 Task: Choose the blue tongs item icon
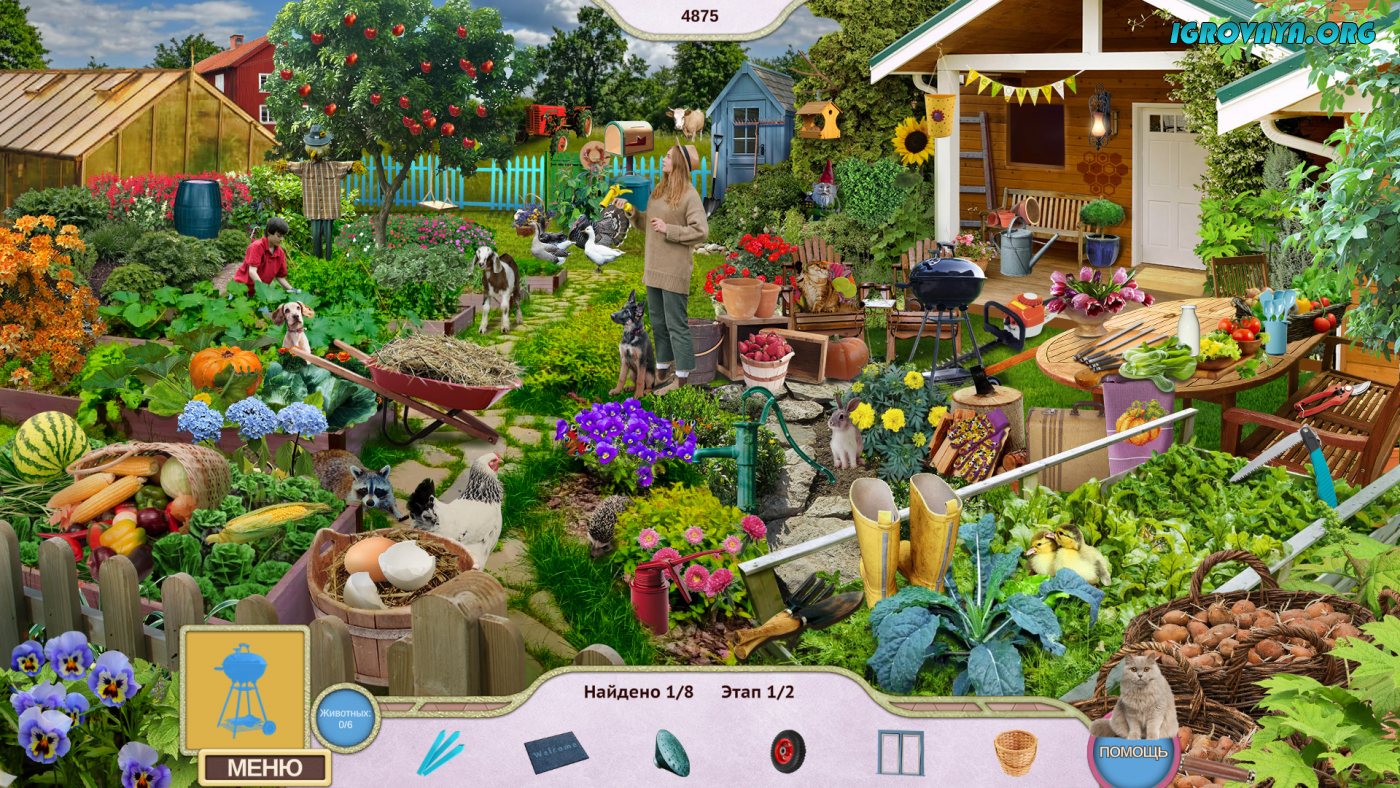[x=440, y=752]
